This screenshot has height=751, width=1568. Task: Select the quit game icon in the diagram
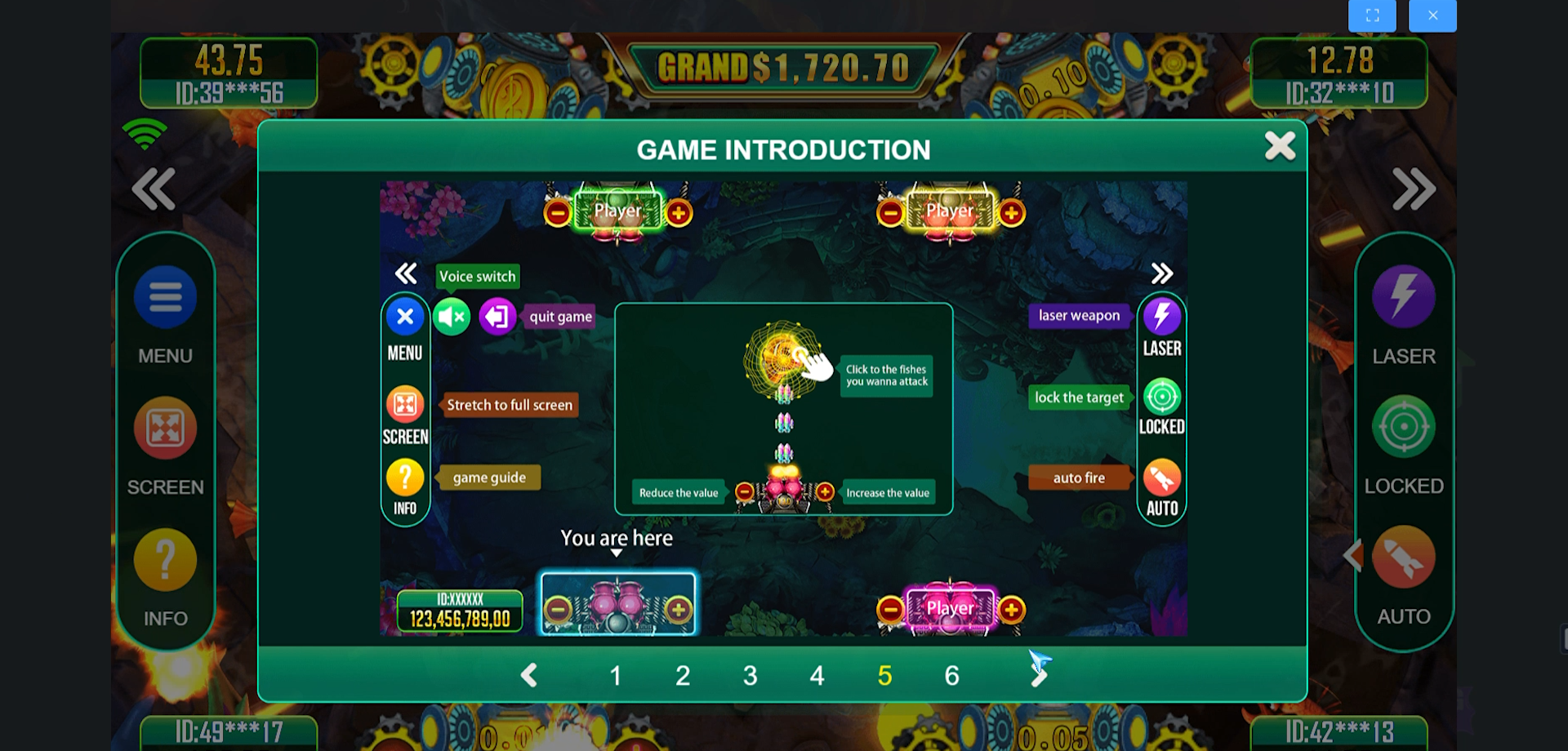(x=498, y=316)
